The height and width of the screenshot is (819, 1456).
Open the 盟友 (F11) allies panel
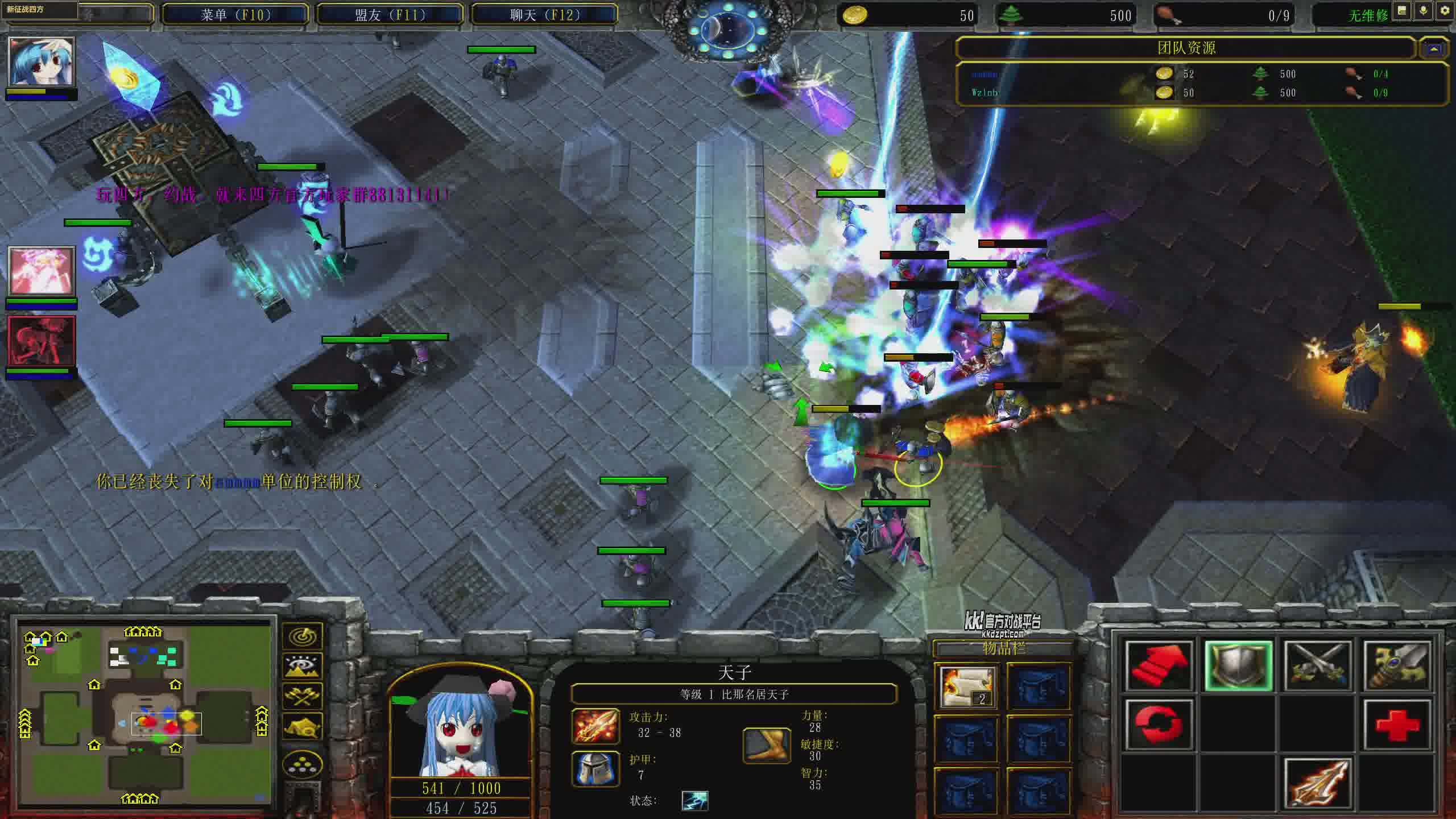click(x=390, y=15)
